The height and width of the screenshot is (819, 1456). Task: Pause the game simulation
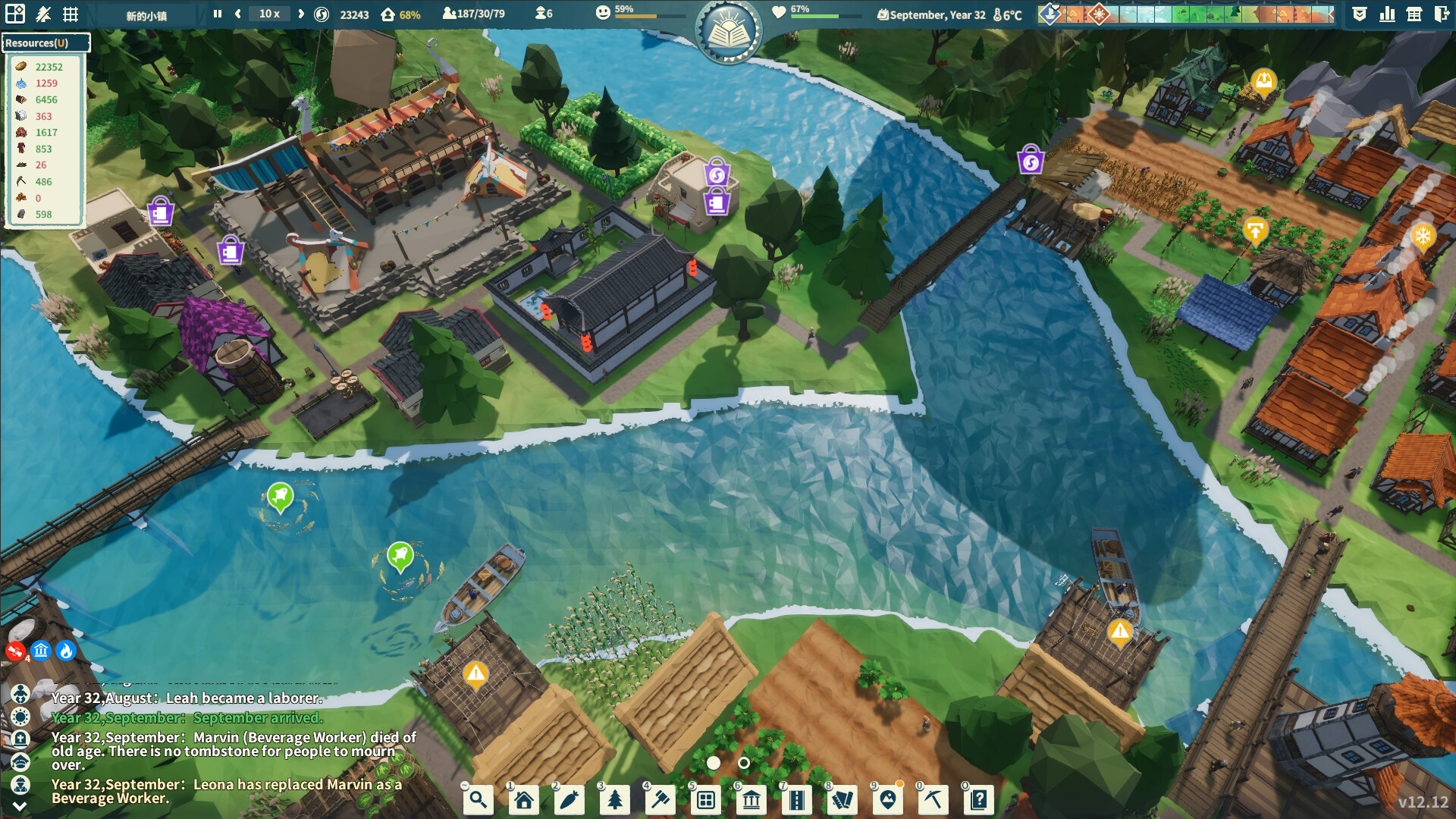216,13
